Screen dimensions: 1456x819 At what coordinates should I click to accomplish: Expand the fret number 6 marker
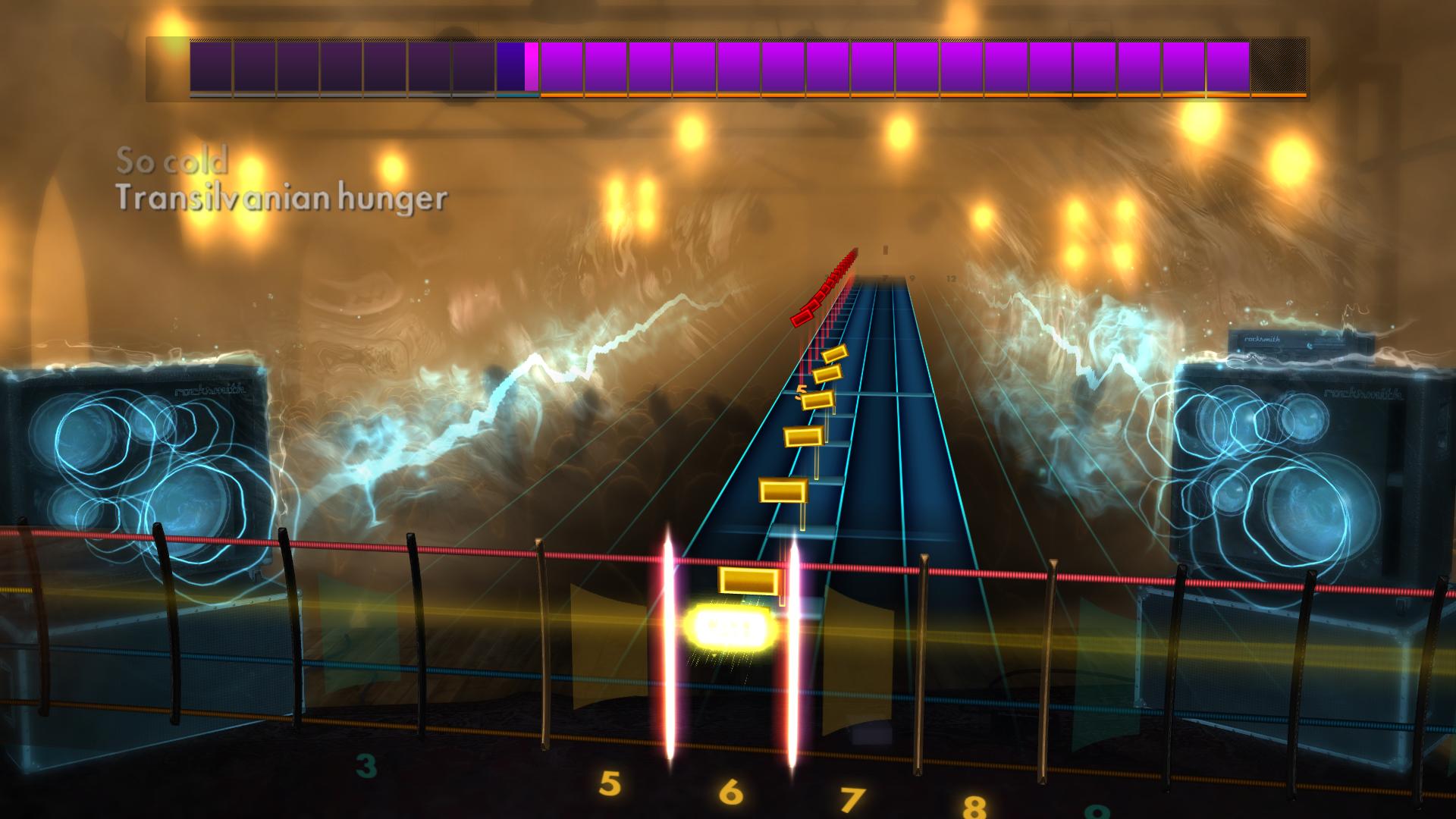(x=730, y=791)
